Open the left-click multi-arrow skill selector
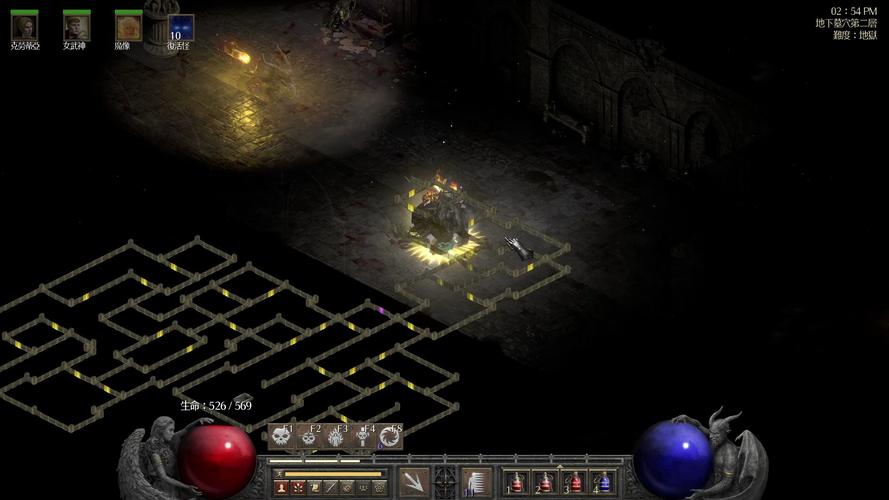 click(413, 482)
